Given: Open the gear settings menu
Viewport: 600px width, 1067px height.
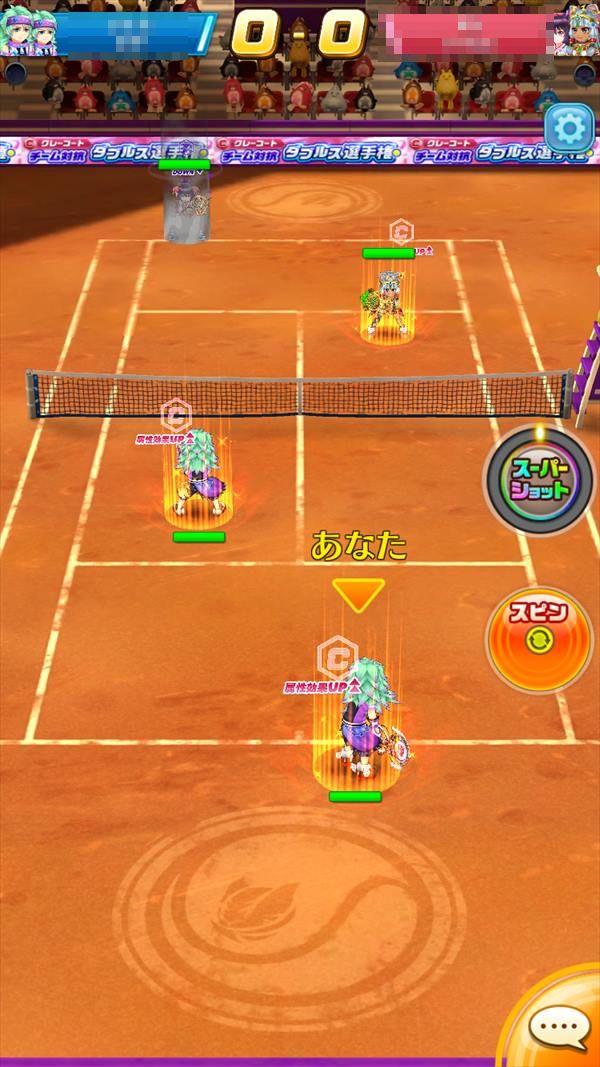Looking at the screenshot, I should point(569,128).
